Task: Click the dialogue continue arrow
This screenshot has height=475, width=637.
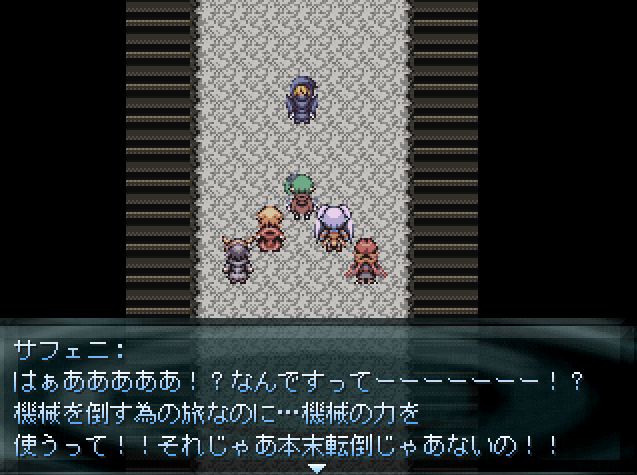Action: pyautogui.click(x=317, y=467)
